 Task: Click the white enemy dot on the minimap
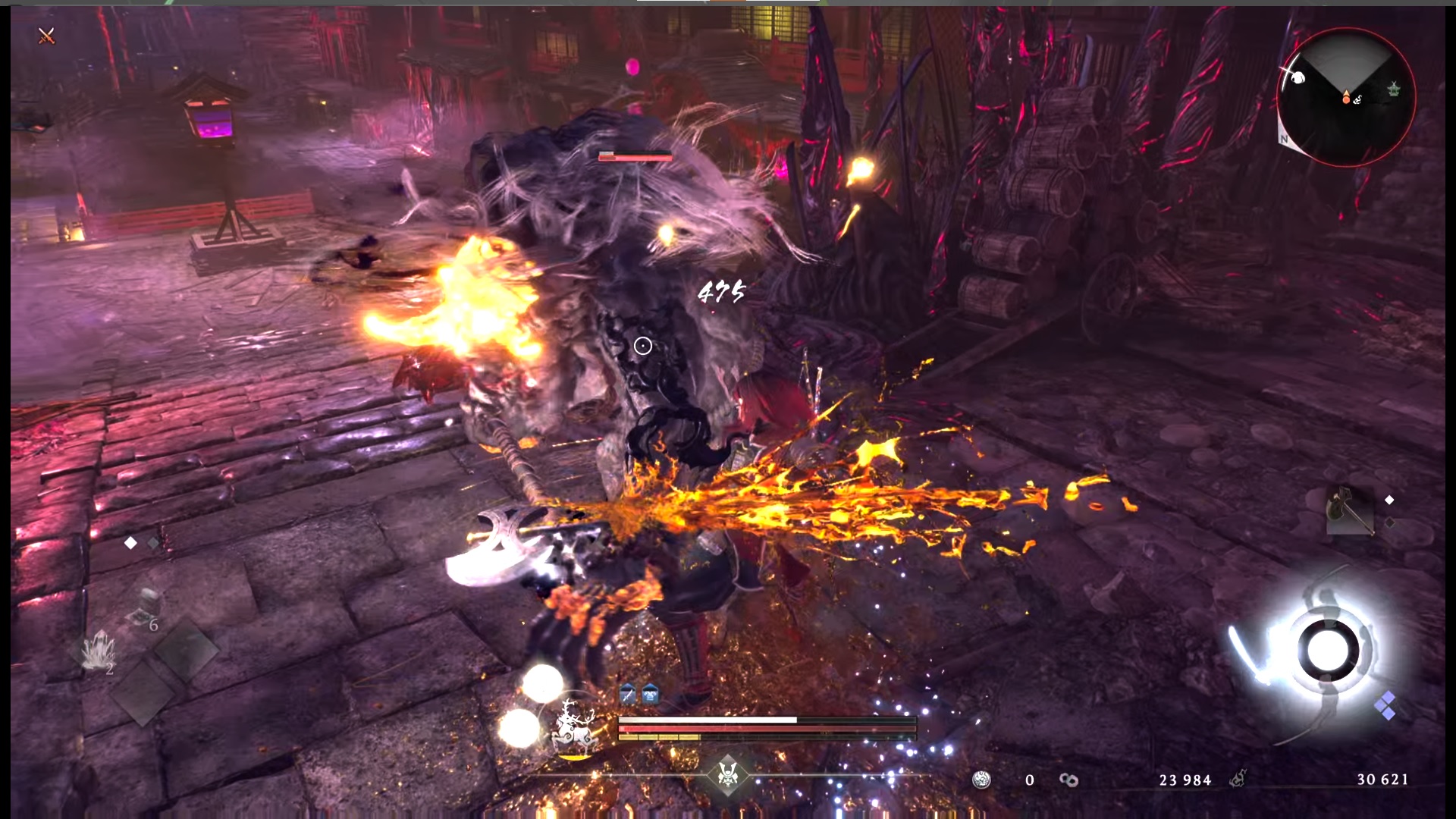[x=1298, y=77]
